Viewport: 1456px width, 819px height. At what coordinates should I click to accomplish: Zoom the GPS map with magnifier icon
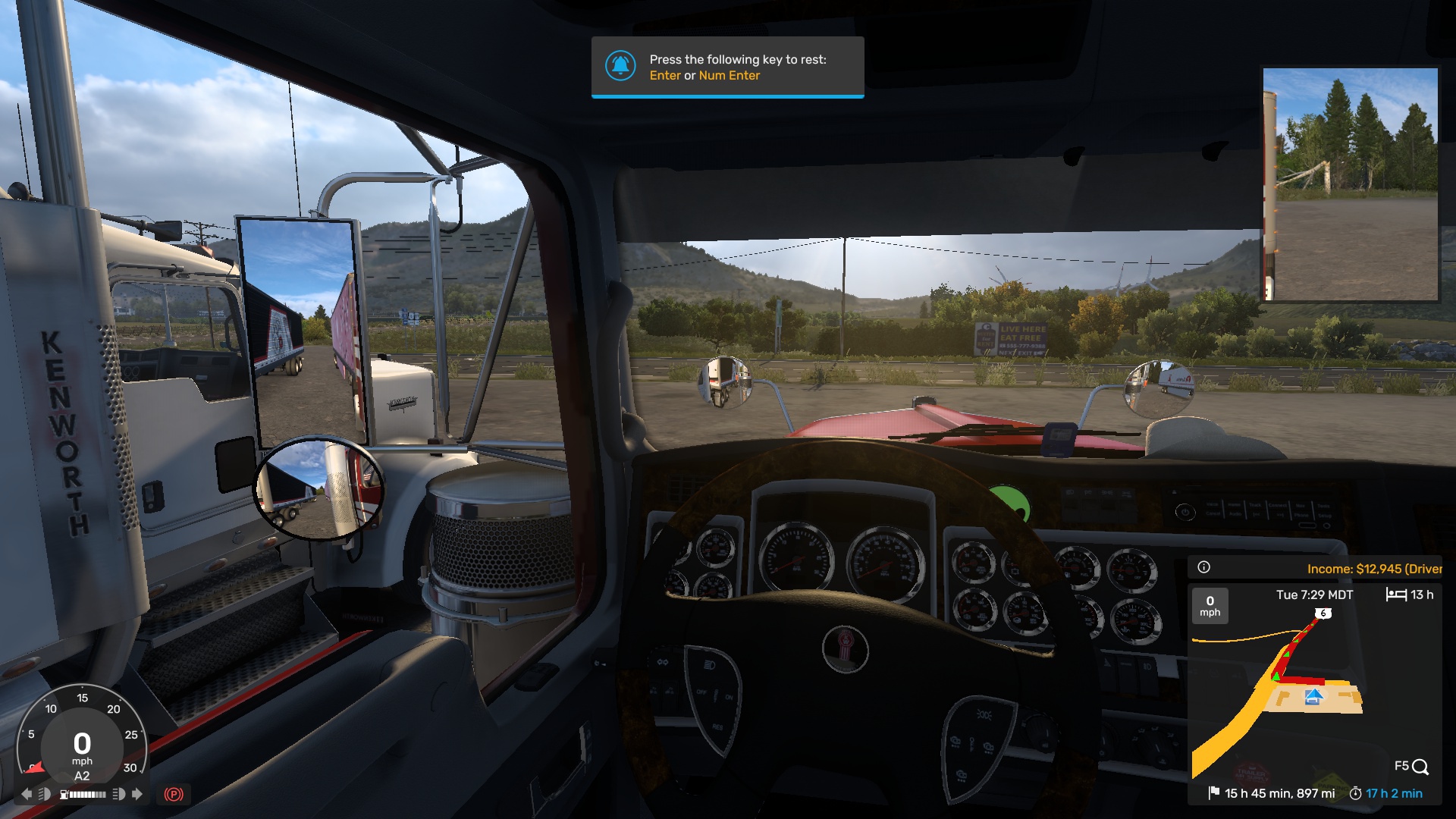point(1420,767)
